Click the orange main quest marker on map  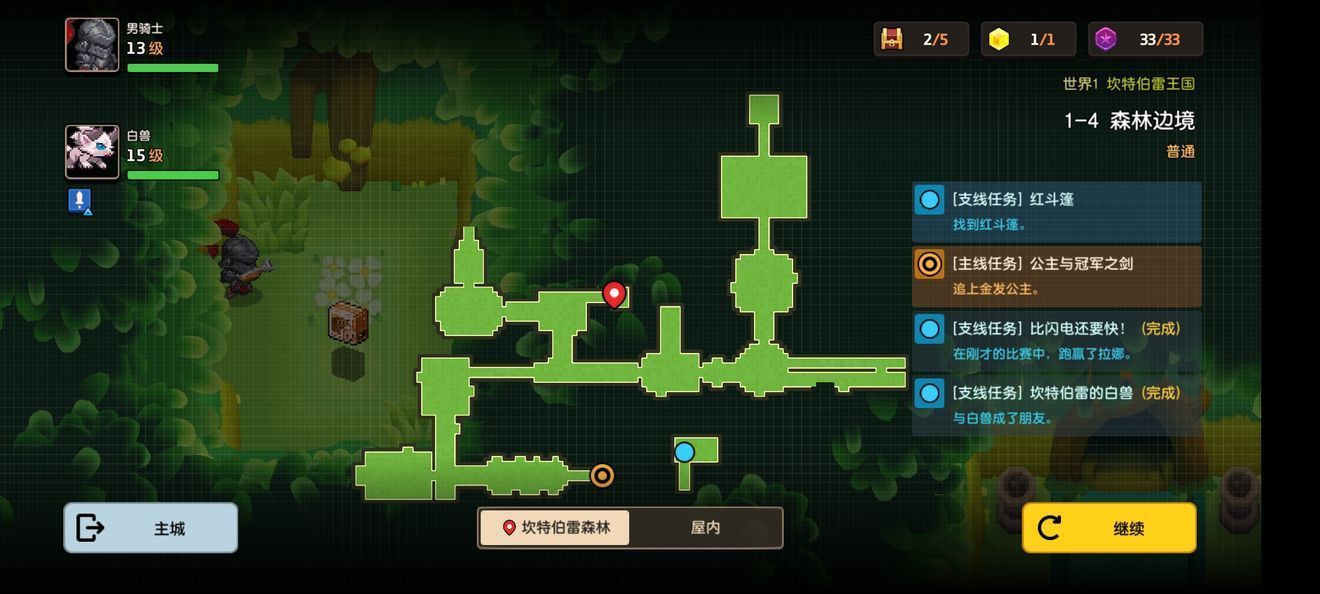pos(602,475)
